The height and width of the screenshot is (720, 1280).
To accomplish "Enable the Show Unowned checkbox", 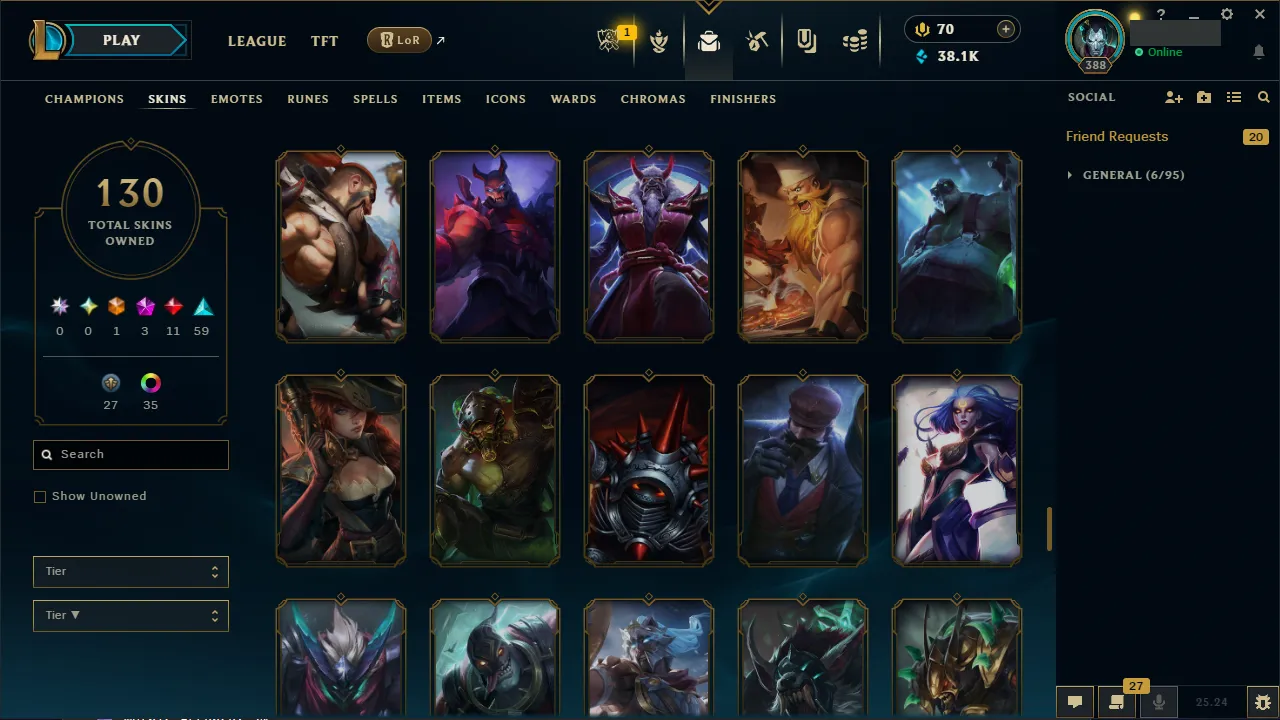I will (x=40, y=496).
